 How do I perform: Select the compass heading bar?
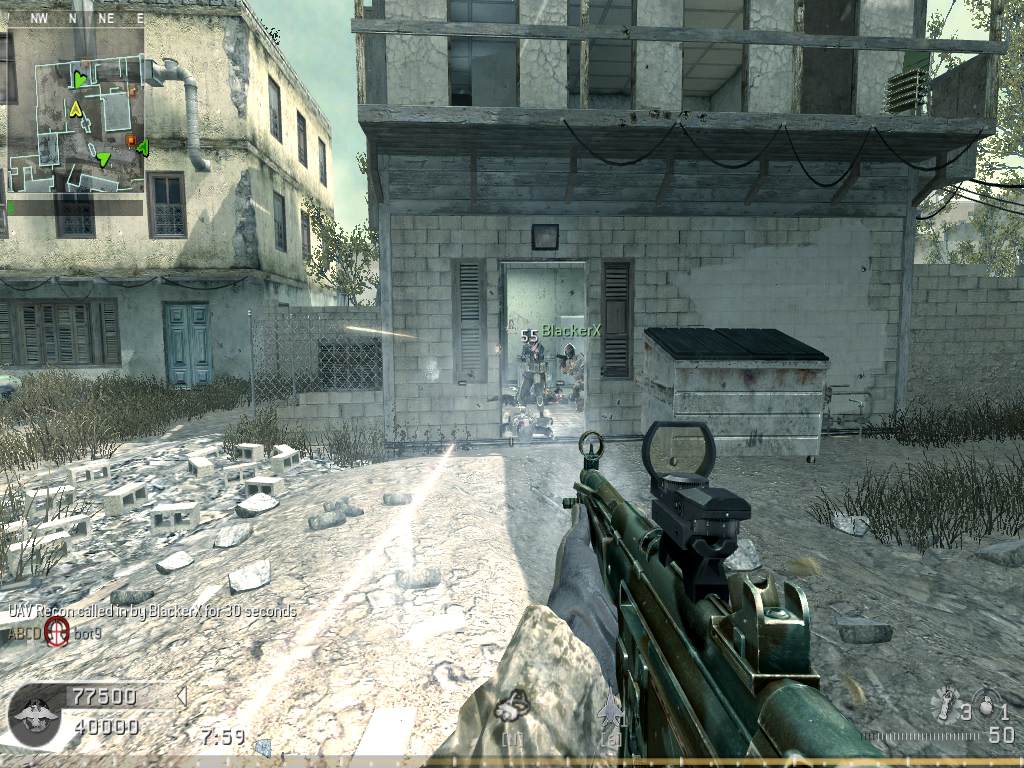pyautogui.click(x=75, y=18)
